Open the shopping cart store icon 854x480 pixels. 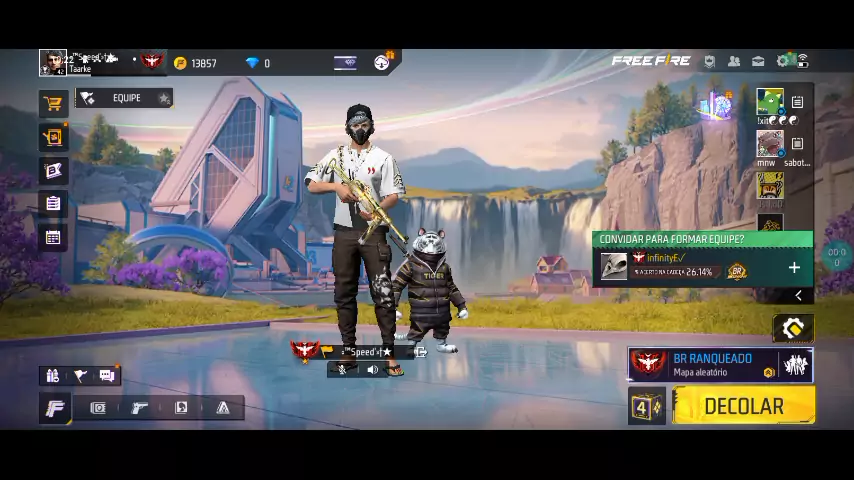click(53, 103)
